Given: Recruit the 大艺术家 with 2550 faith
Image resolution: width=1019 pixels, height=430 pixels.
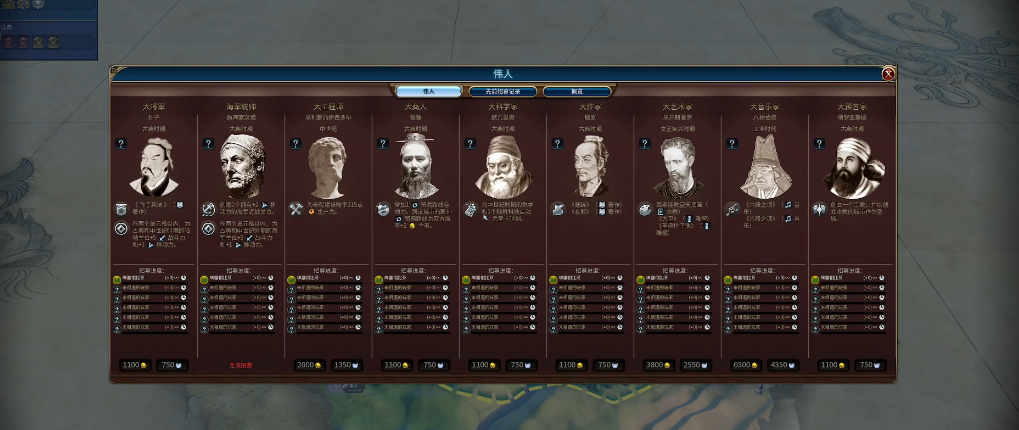Looking at the screenshot, I should point(696,365).
